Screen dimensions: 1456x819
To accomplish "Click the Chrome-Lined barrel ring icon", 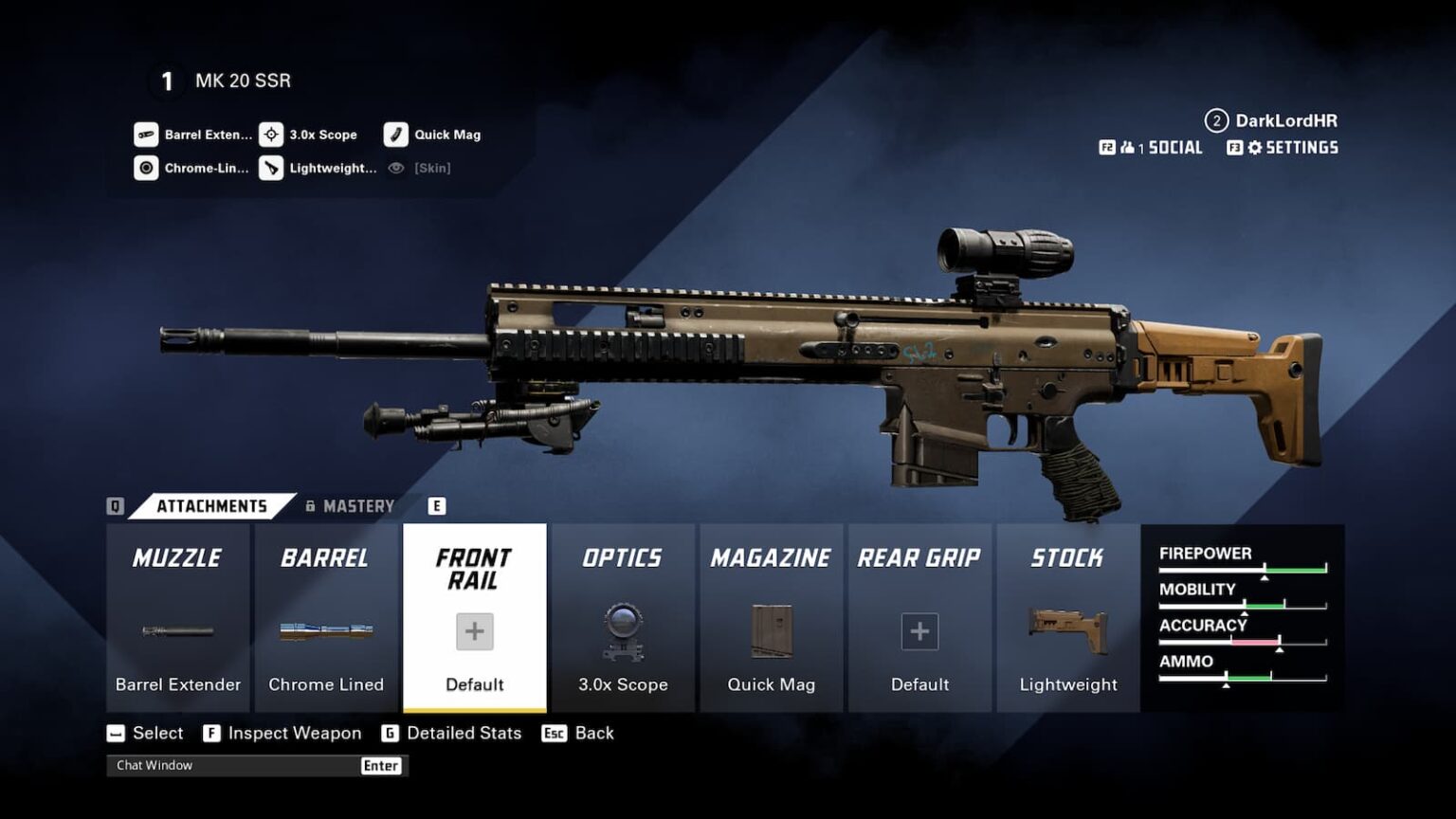I will click(147, 168).
